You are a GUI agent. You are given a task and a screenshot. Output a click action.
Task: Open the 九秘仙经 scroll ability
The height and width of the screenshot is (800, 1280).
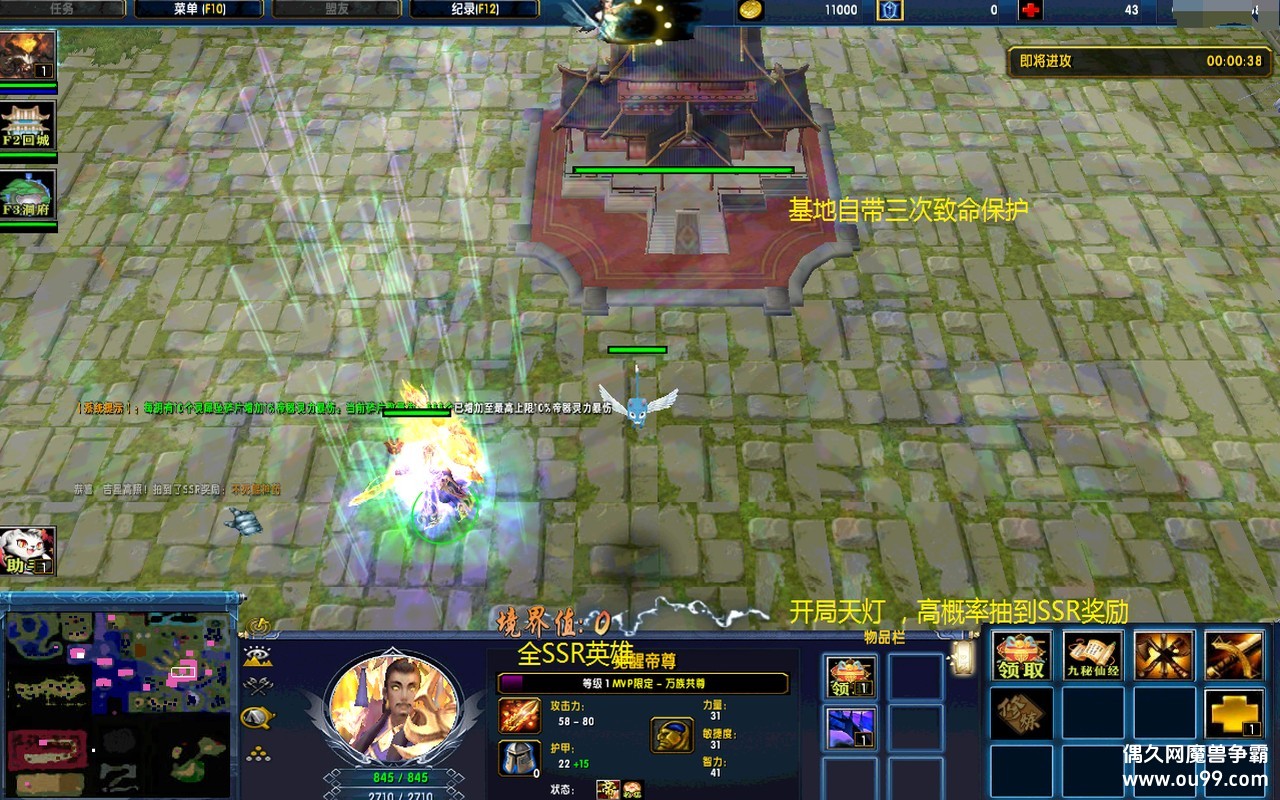pyautogui.click(x=1092, y=656)
